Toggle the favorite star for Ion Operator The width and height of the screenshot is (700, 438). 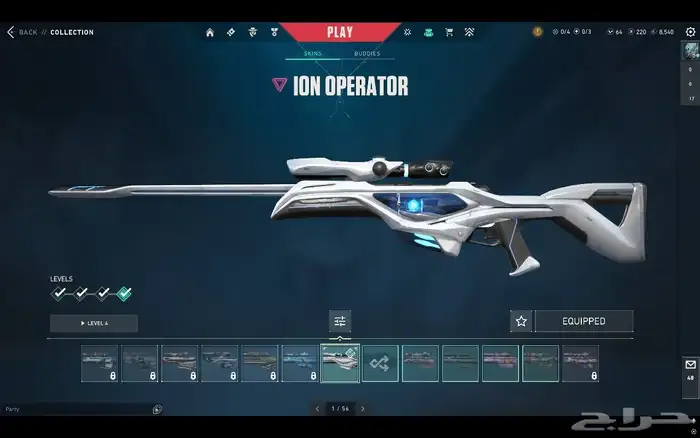coord(520,321)
